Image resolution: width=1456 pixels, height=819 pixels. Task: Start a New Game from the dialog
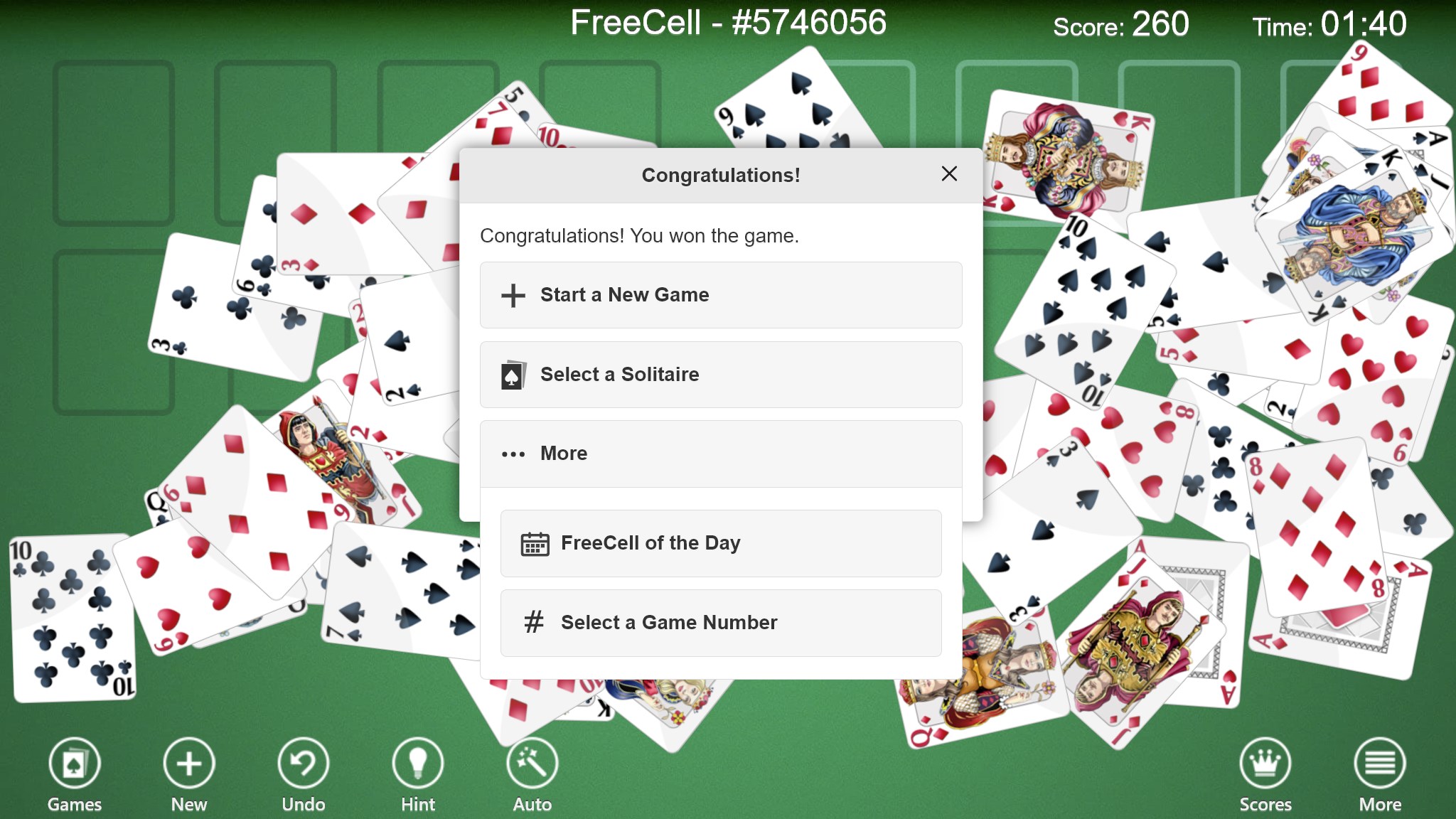[x=720, y=295]
